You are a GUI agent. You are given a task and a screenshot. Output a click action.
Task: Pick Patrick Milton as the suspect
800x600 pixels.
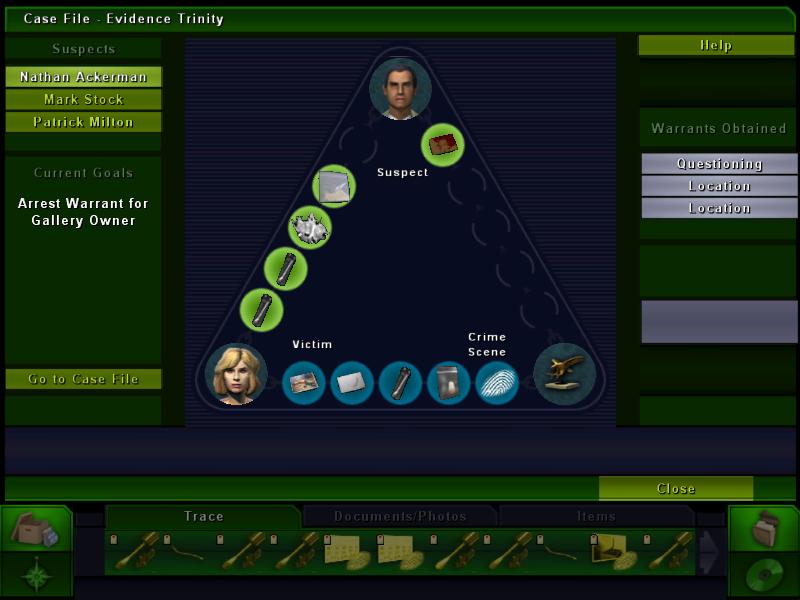[x=83, y=122]
